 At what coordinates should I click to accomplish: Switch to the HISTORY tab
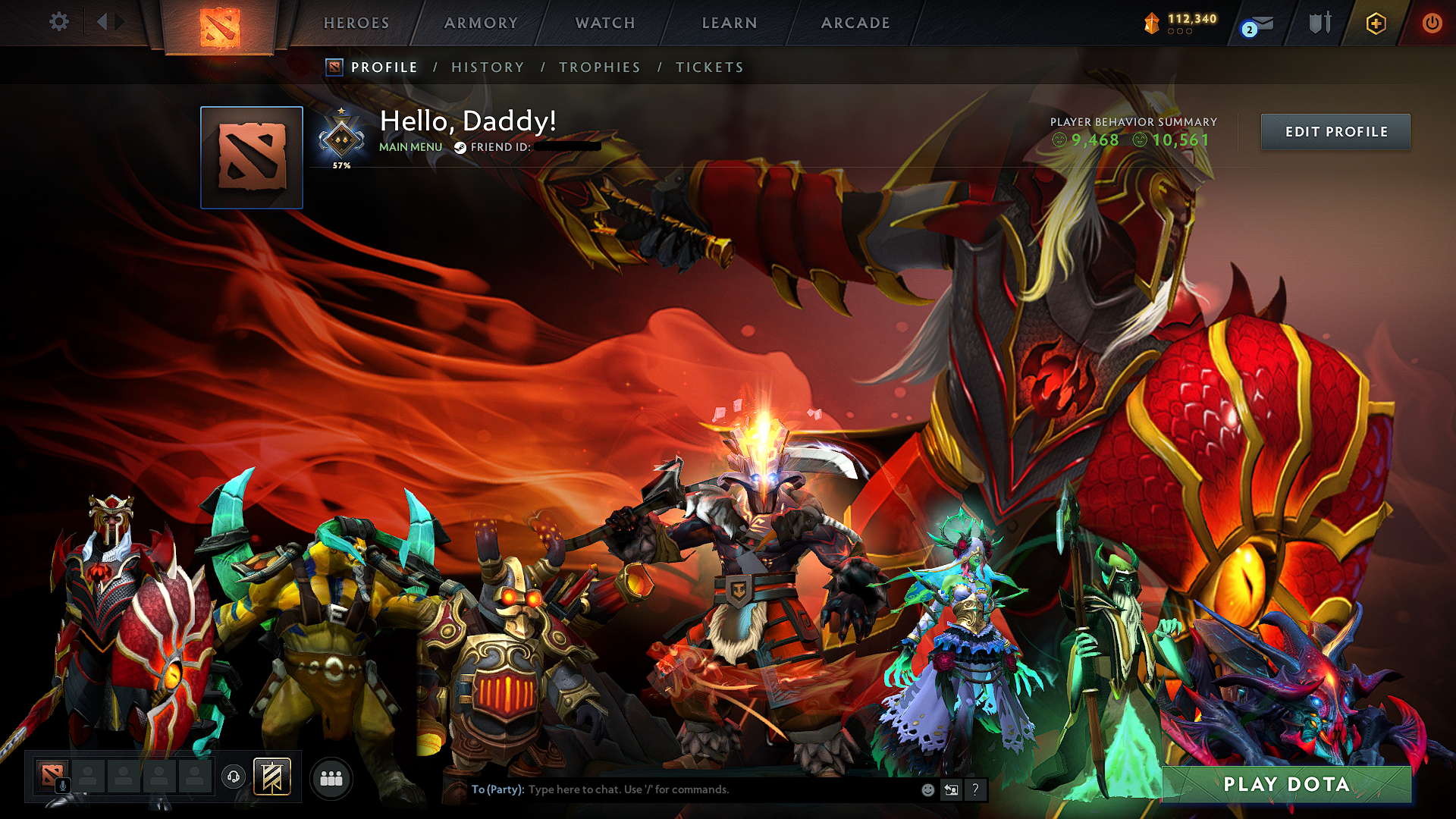488,67
